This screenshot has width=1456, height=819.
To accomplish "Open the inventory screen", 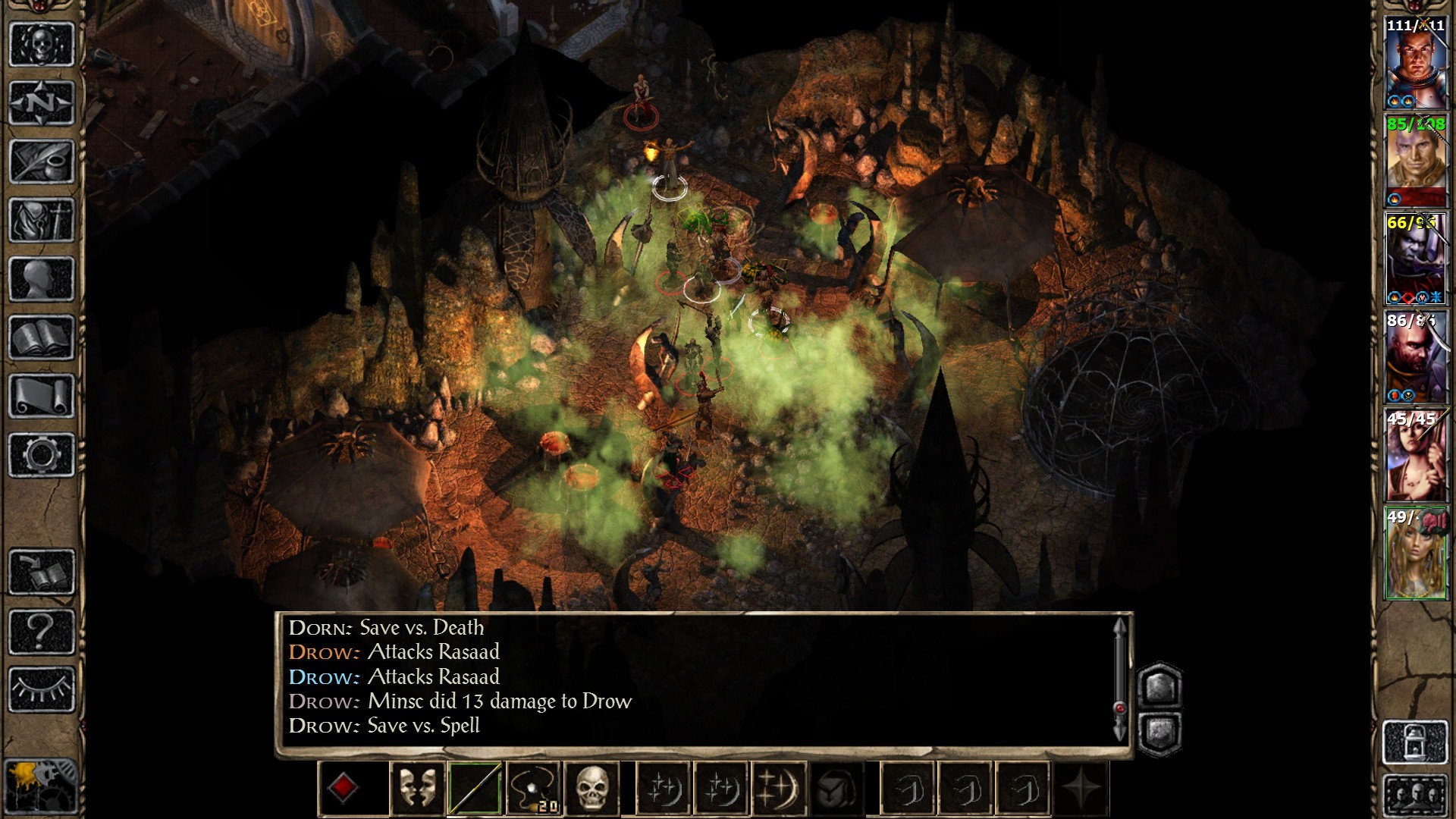I will click(x=42, y=220).
